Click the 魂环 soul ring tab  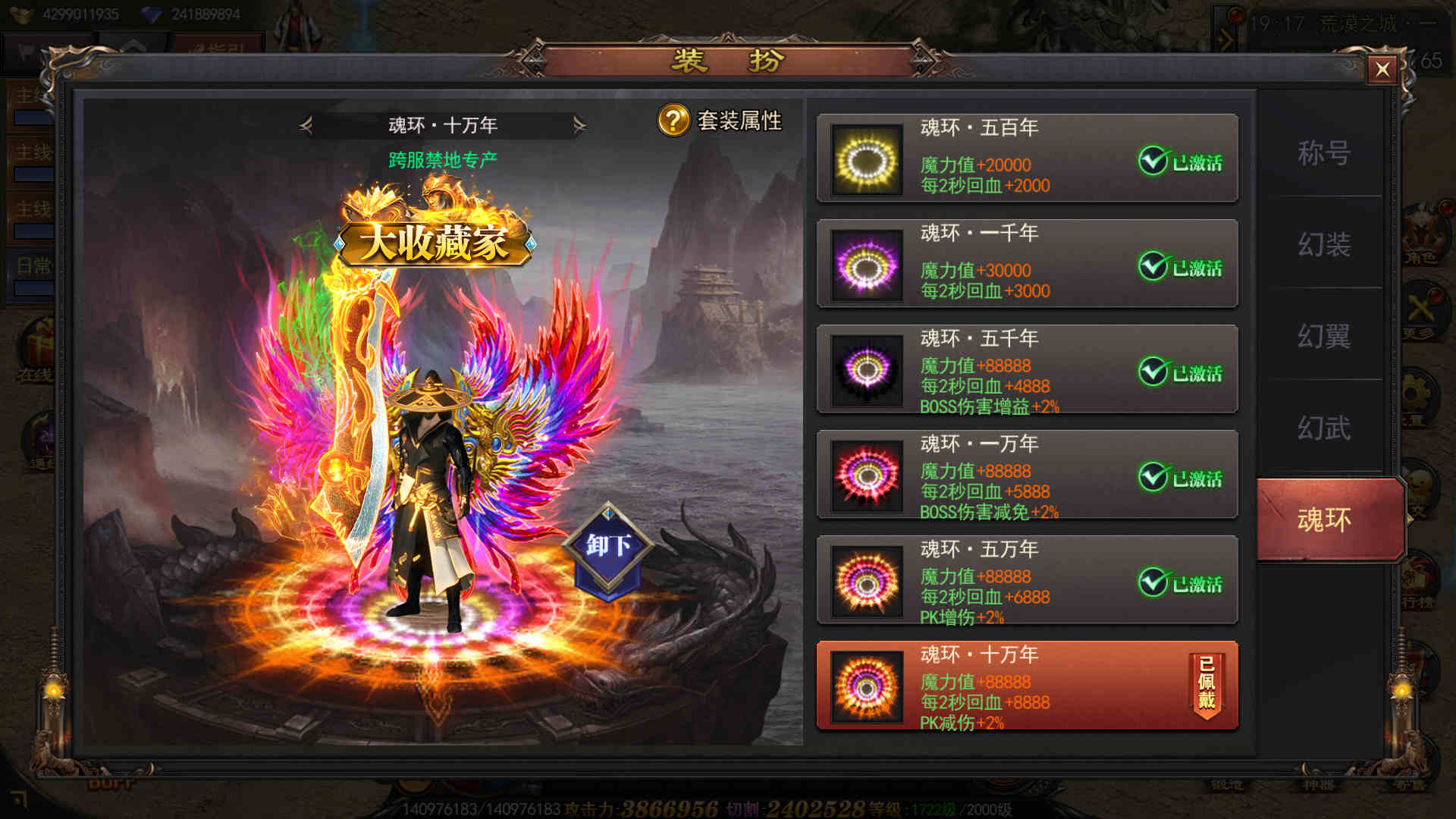tap(1324, 520)
